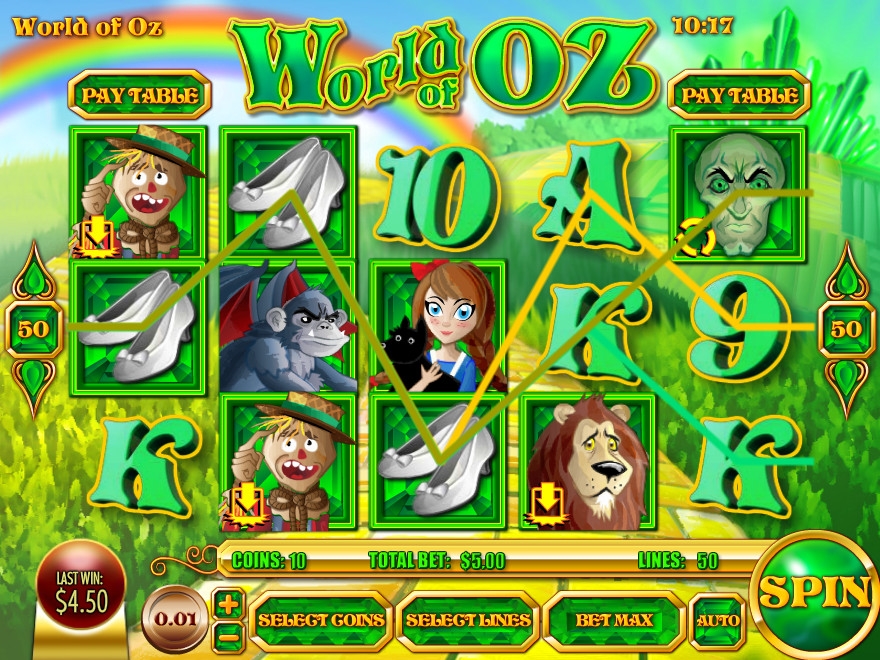The height and width of the screenshot is (660, 880).
Task: Increase the coin value with the plus button
Action: [229, 603]
